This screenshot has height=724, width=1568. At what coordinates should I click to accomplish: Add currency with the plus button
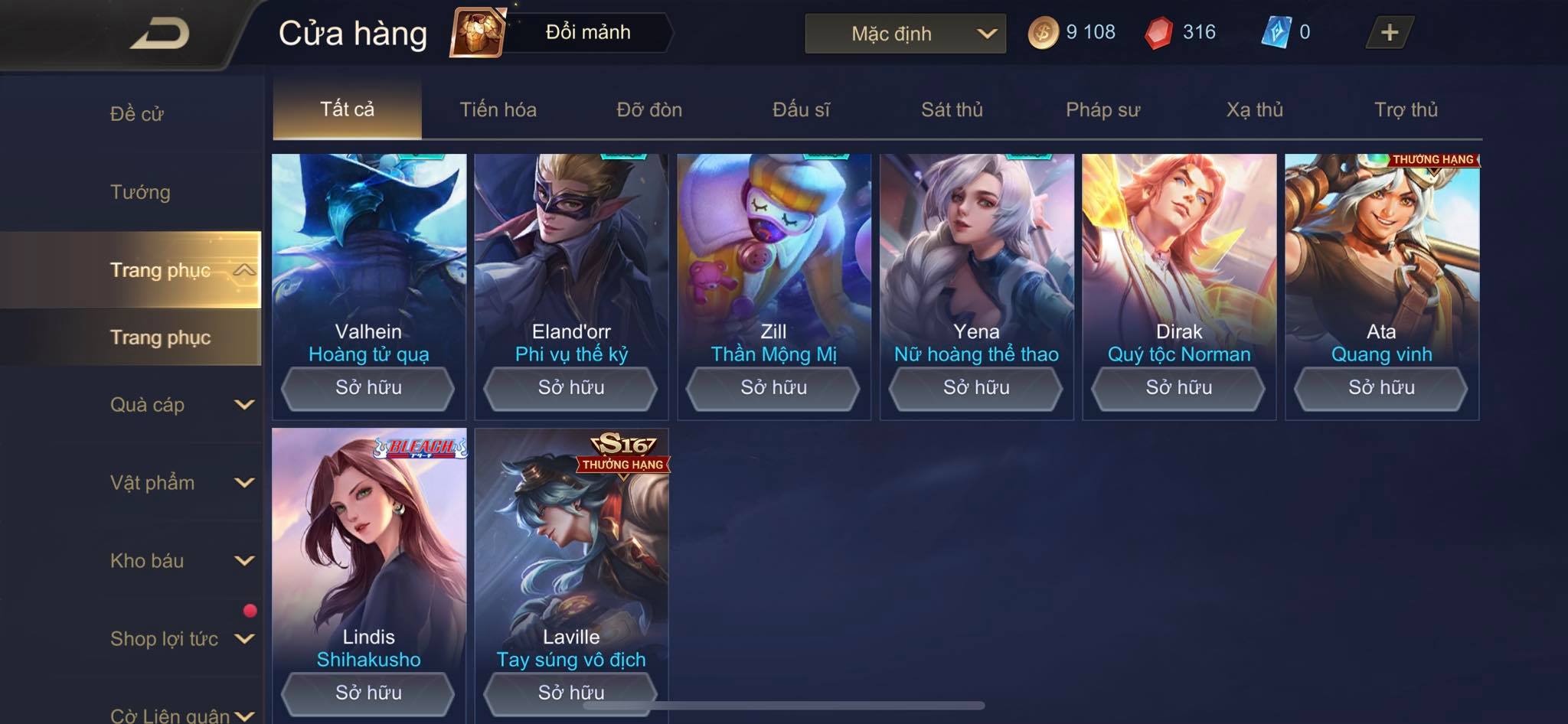tap(1389, 32)
